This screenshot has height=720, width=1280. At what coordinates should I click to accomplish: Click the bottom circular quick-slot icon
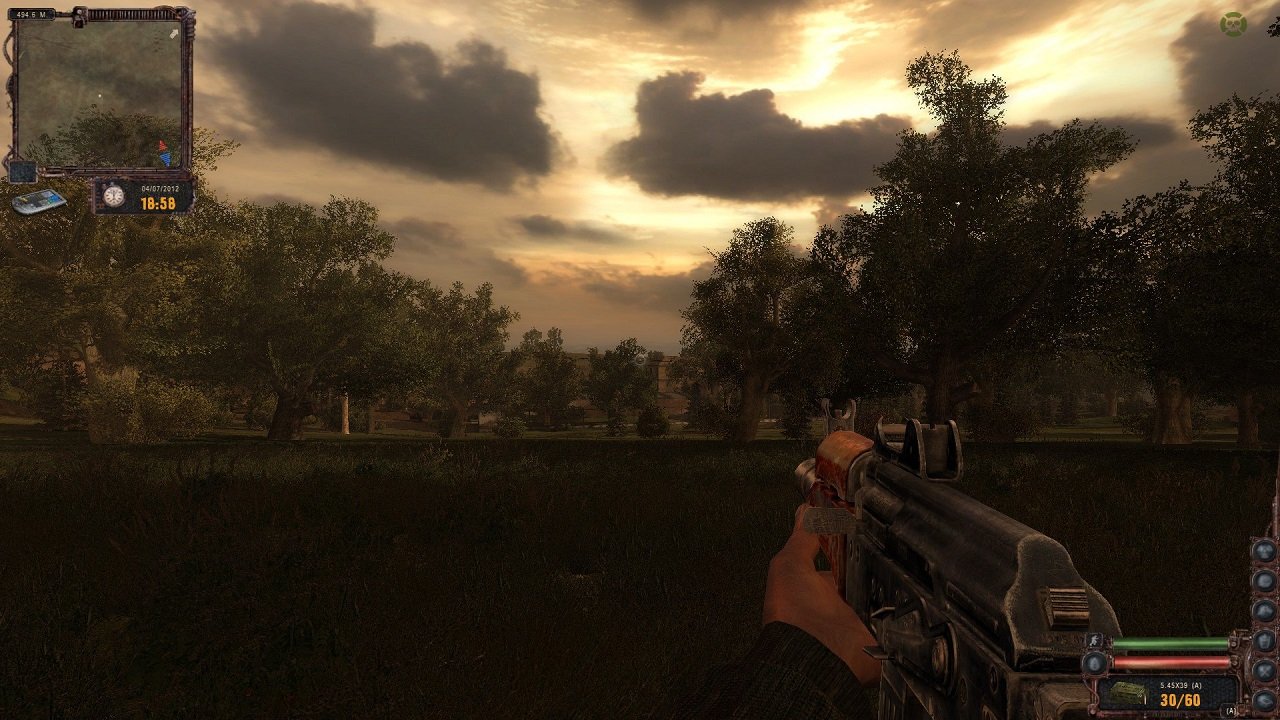[1263, 699]
